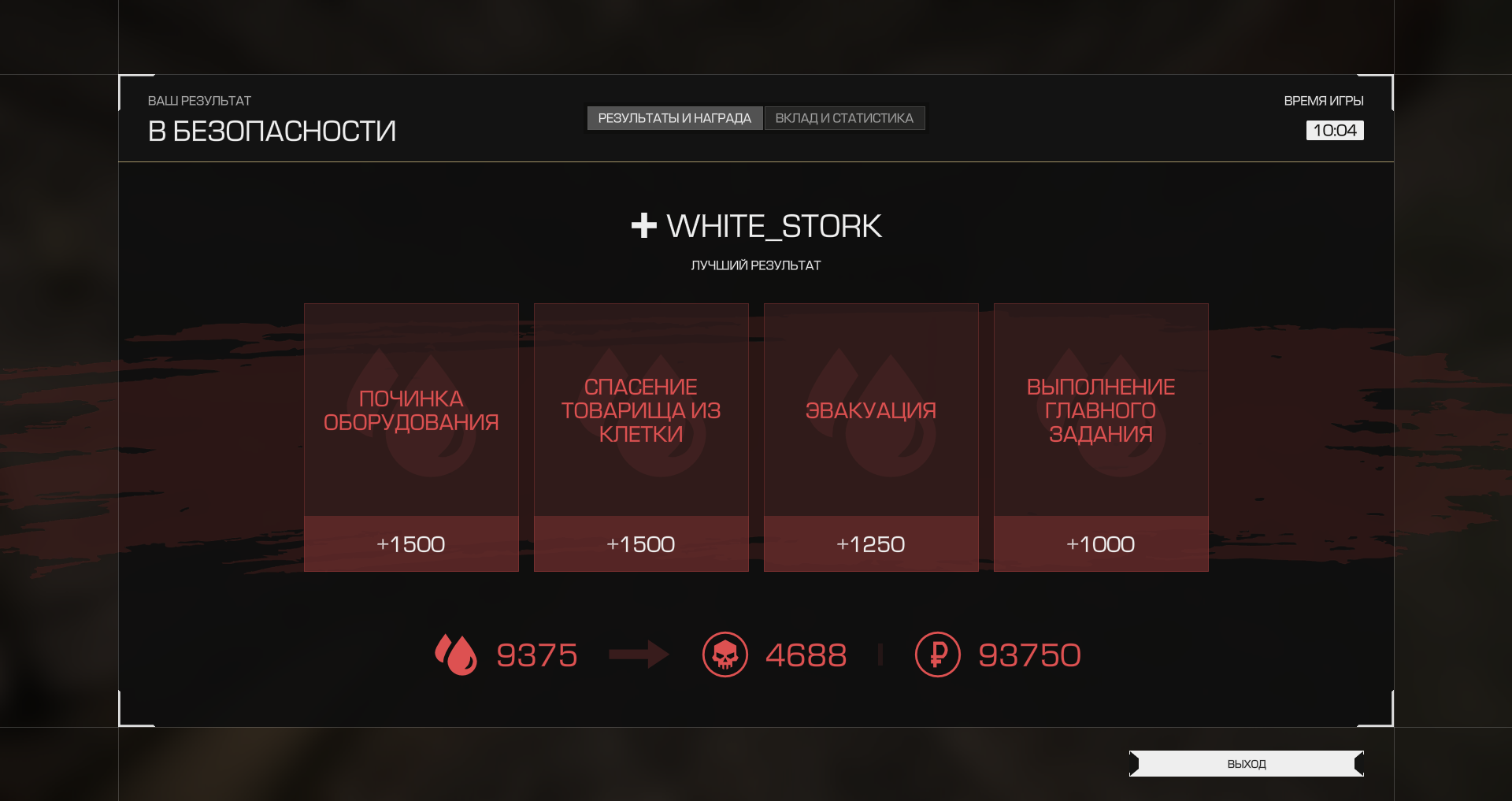Click the Выход button
This screenshot has width=1512, height=801.
click(1246, 763)
